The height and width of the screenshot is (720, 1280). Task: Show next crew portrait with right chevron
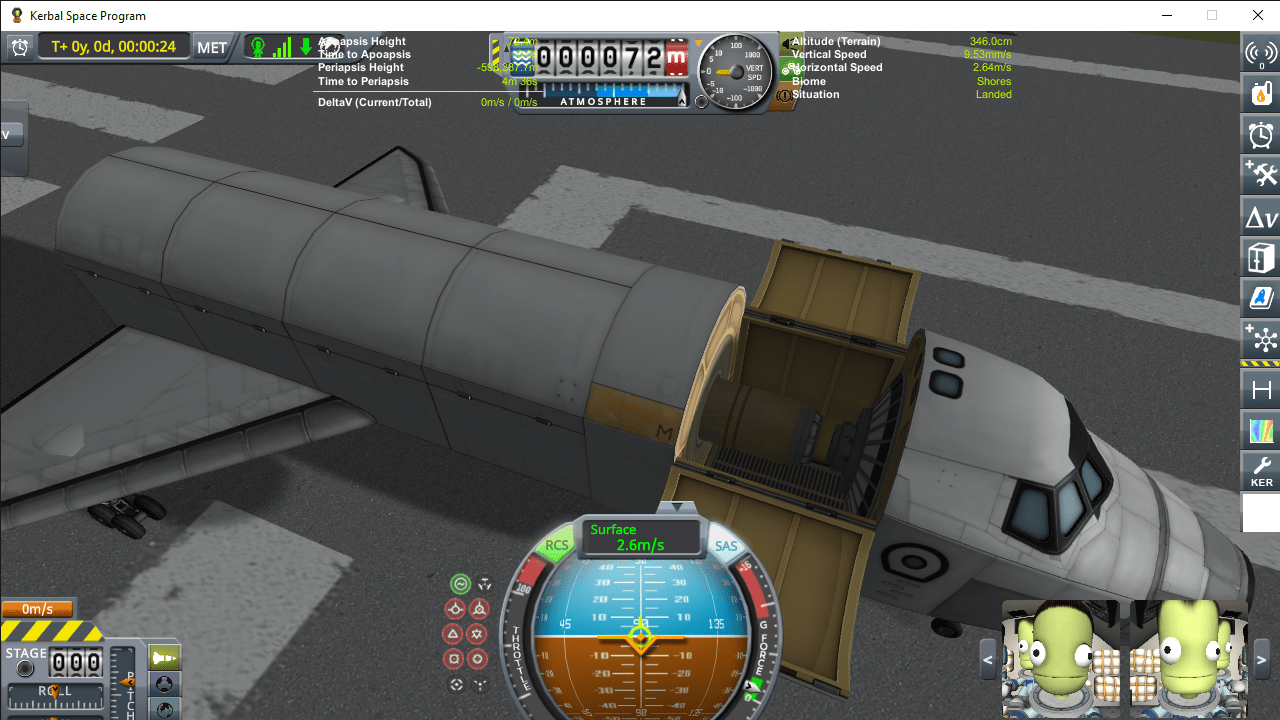[1262, 660]
